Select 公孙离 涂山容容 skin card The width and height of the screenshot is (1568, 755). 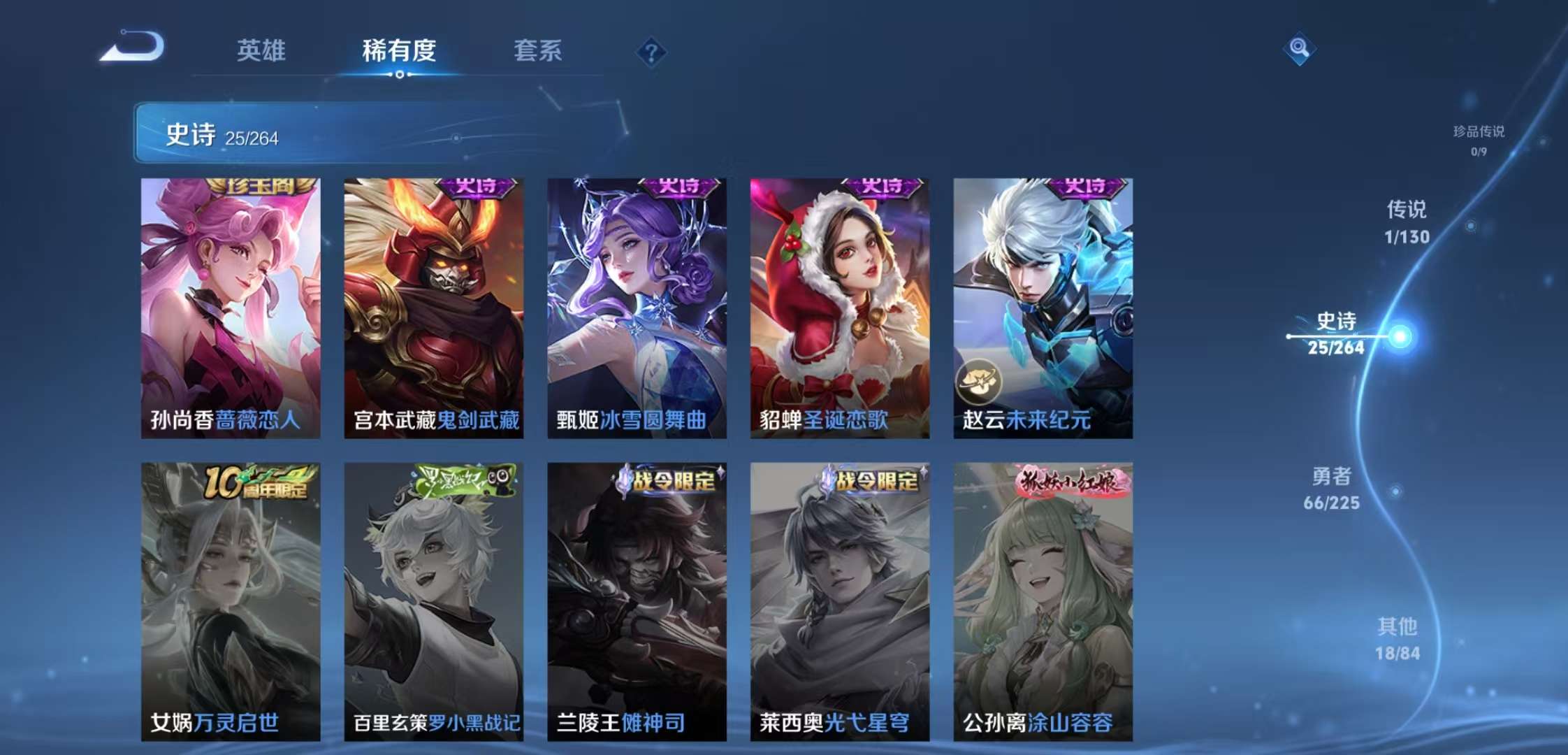pos(1043,601)
